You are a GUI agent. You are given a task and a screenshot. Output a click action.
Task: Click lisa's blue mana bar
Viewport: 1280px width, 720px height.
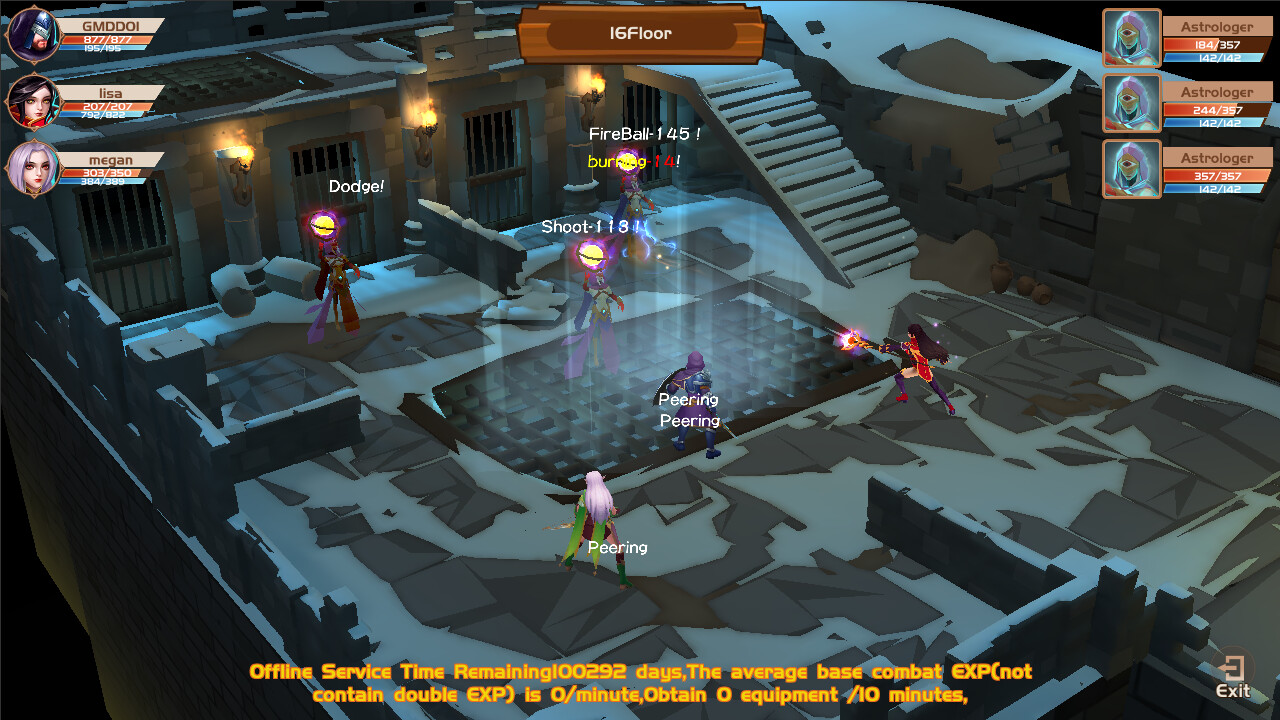[x=107, y=113]
